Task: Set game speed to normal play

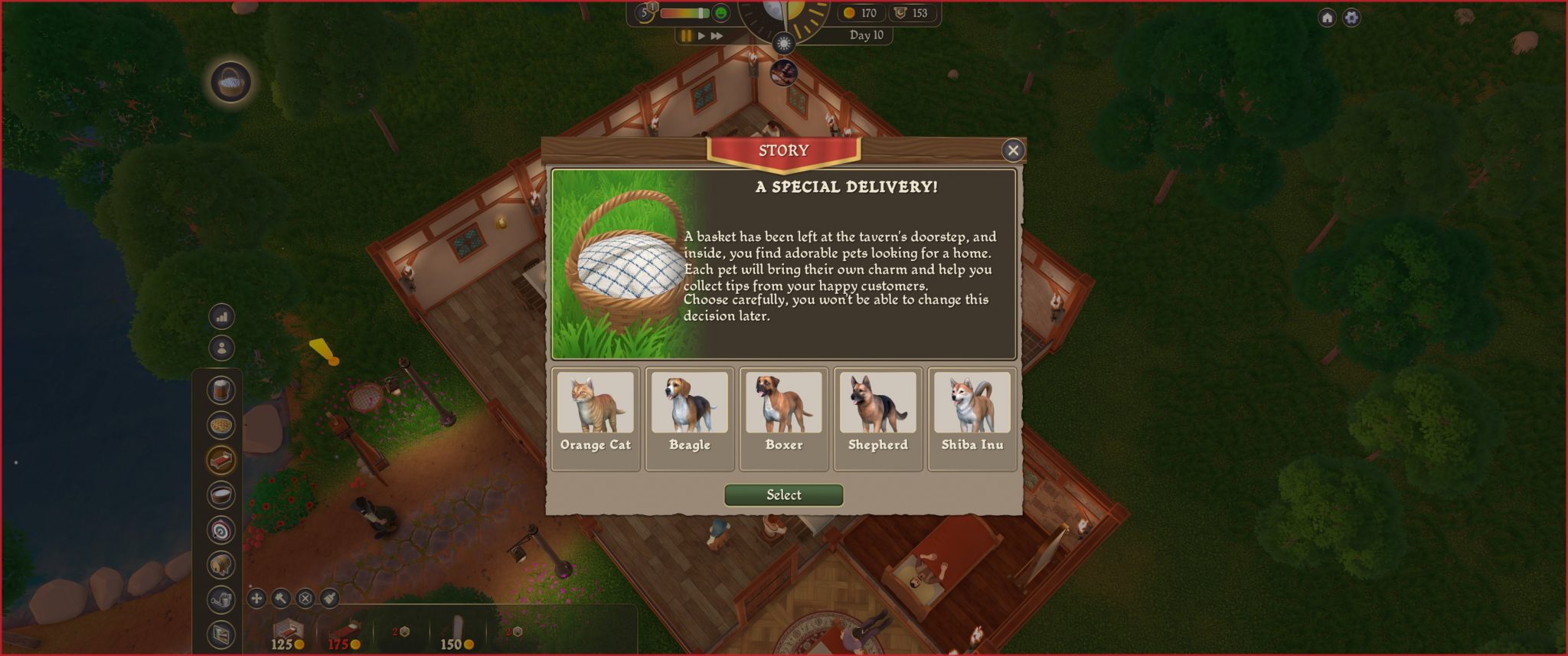Action: pos(701,36)
